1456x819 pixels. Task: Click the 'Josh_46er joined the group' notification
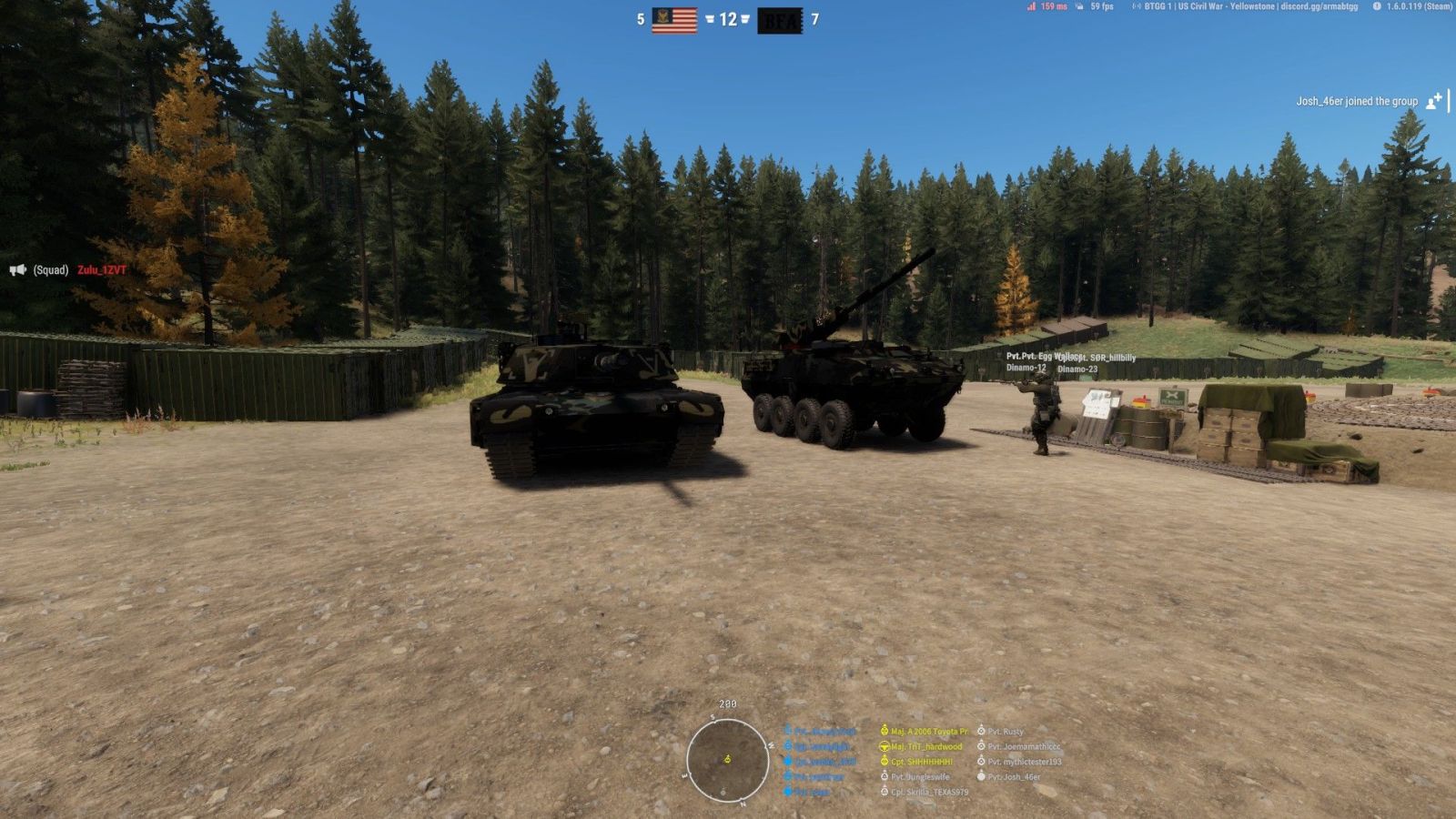pyautogui.click(x=1357, y=101)
